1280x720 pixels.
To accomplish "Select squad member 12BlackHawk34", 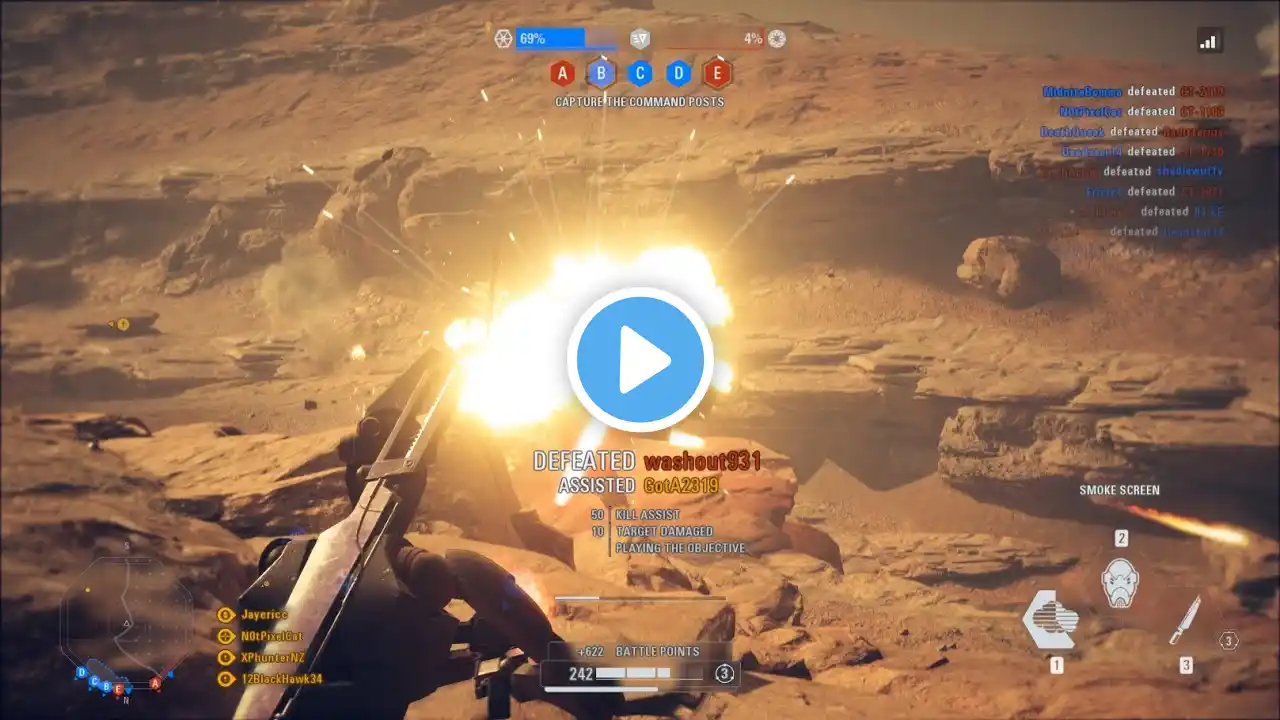I will coord(281,680).
